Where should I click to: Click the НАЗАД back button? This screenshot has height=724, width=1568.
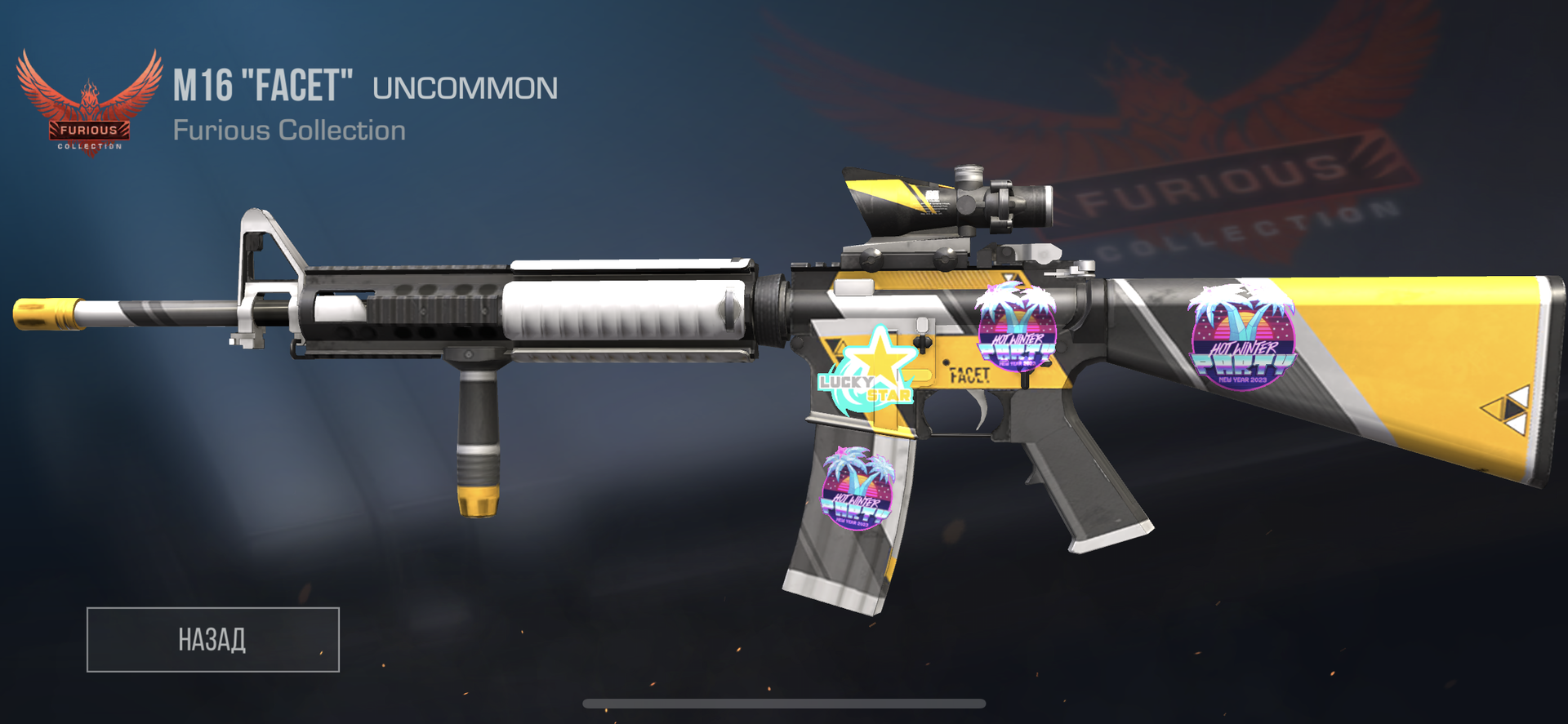point(212,639)
